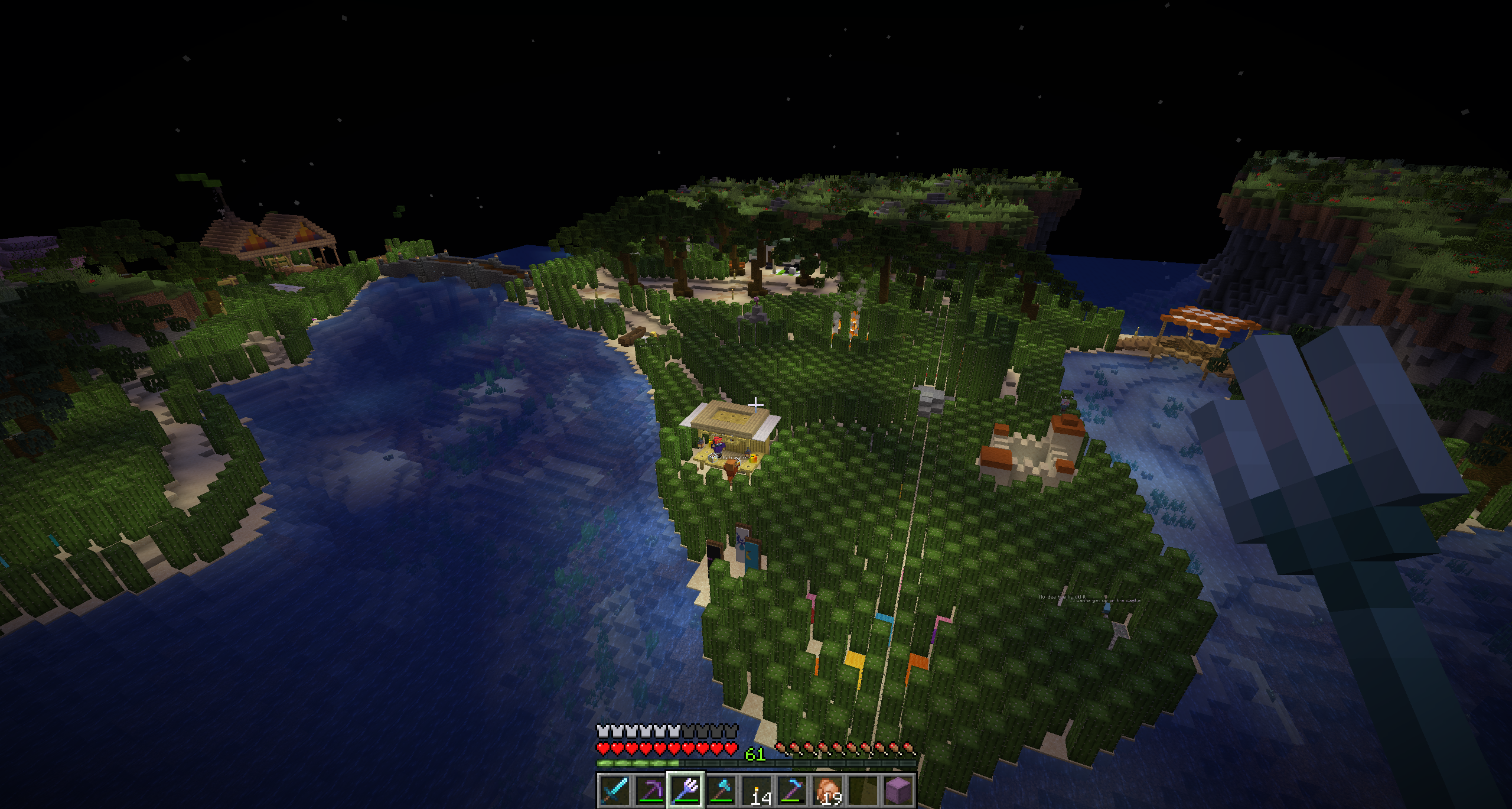Viewport: 1512px width, 809px height.
Task: Select the stack of 14 torches
Action: point(757,790)
